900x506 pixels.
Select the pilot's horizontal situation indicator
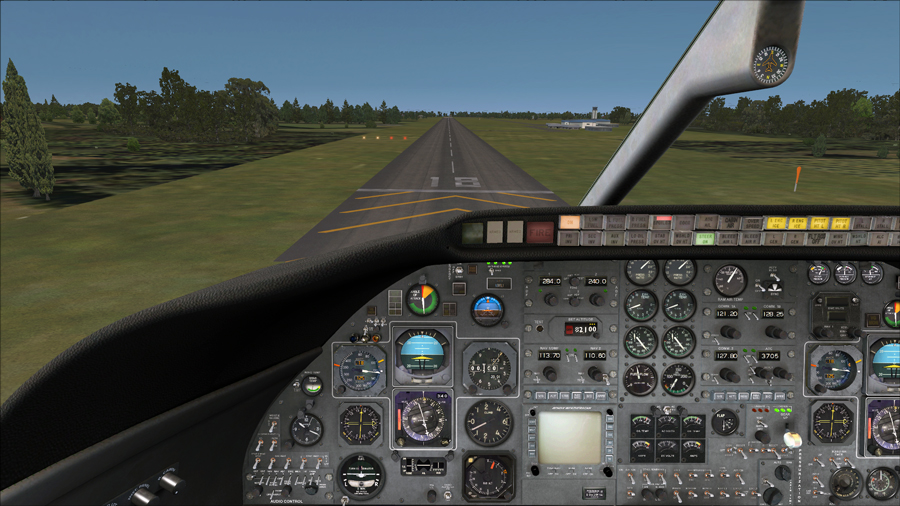(x=423, y=417)
